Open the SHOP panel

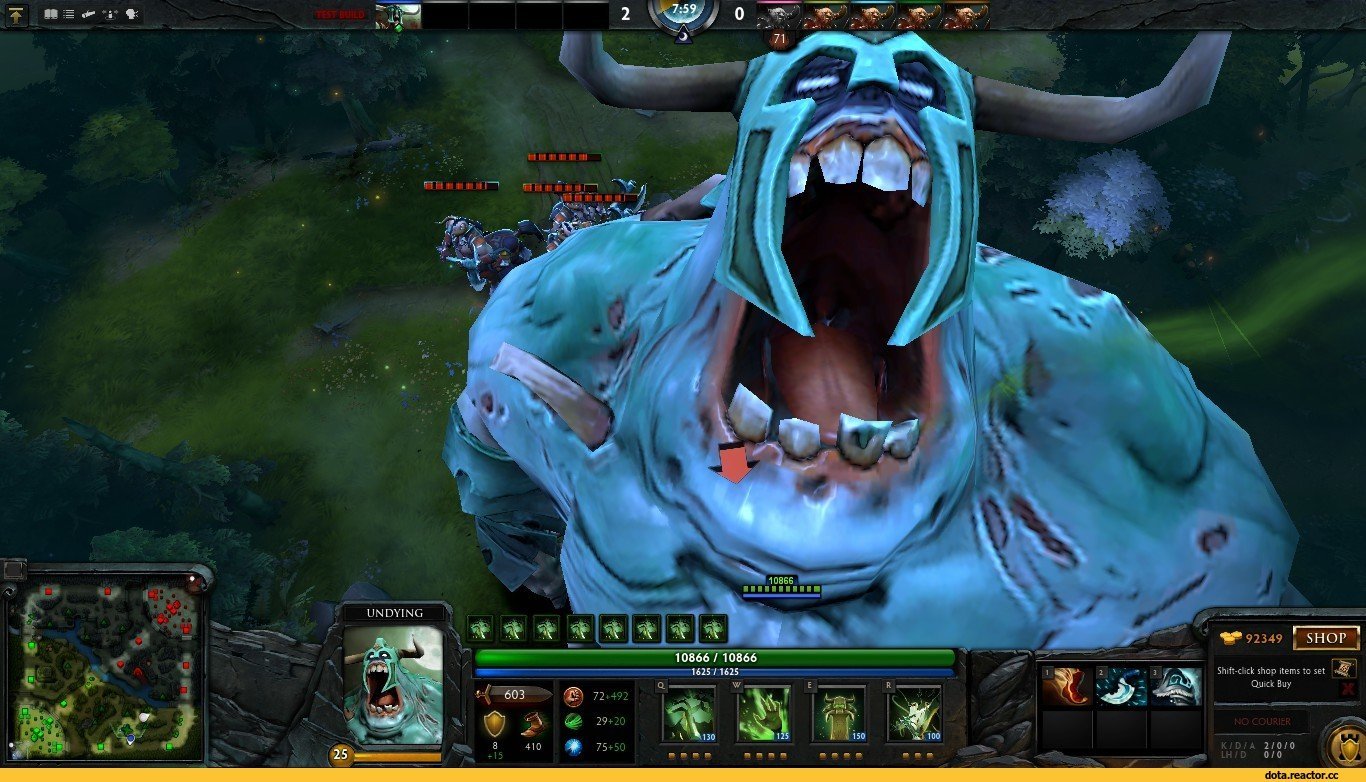click(x=1326, y=638)
